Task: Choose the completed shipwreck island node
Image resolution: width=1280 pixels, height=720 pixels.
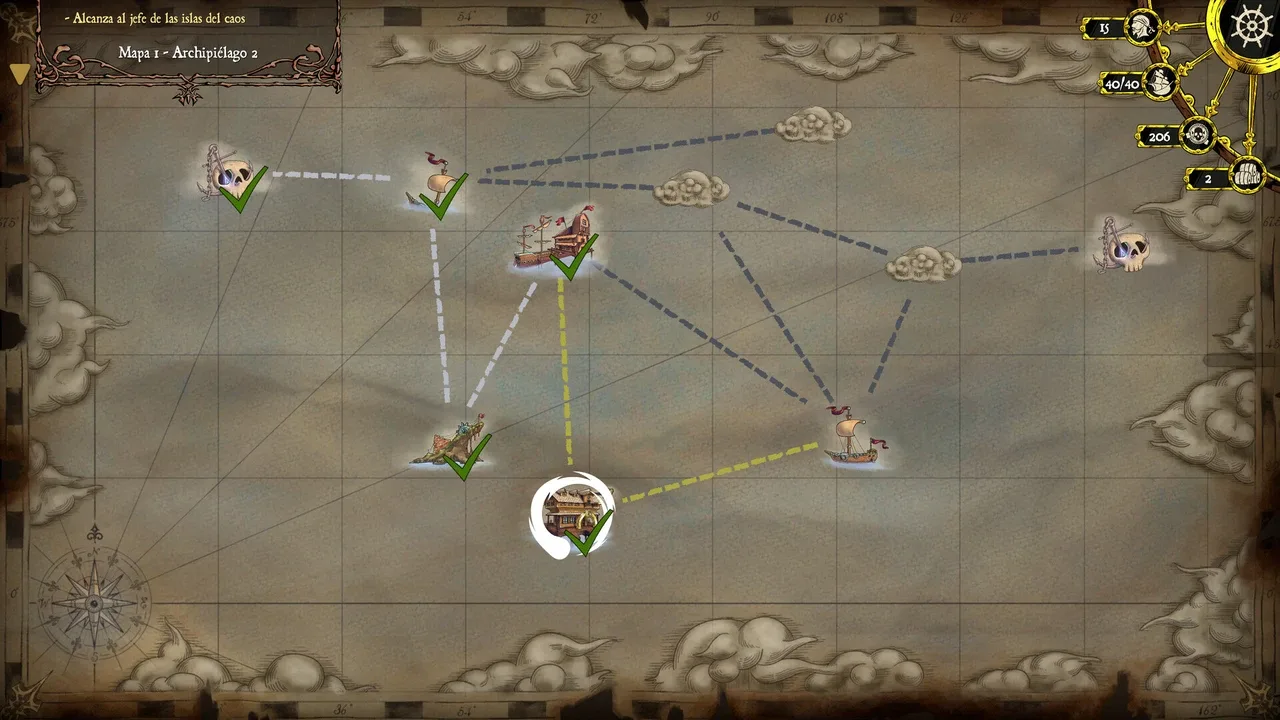Action: [455, 444]
